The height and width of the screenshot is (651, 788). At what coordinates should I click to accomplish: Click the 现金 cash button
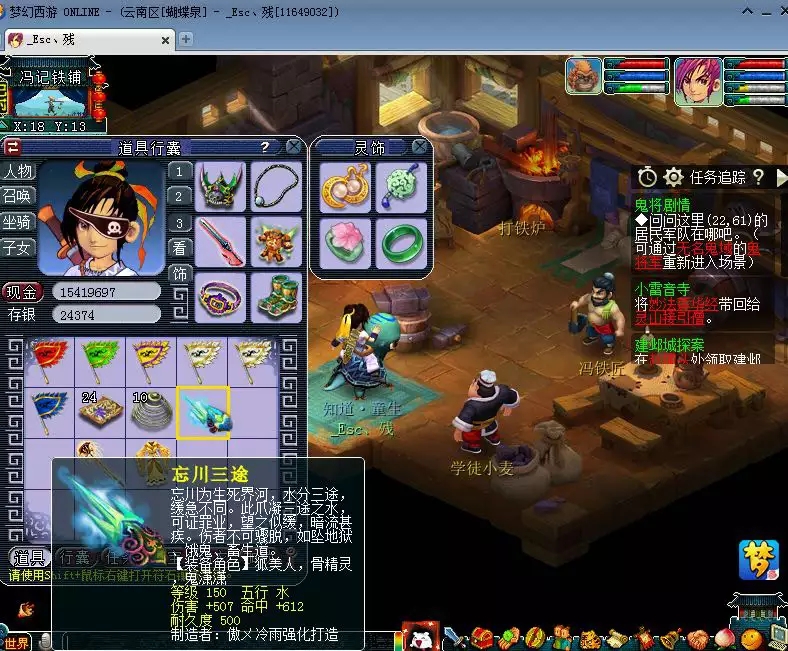pos(21,292)
